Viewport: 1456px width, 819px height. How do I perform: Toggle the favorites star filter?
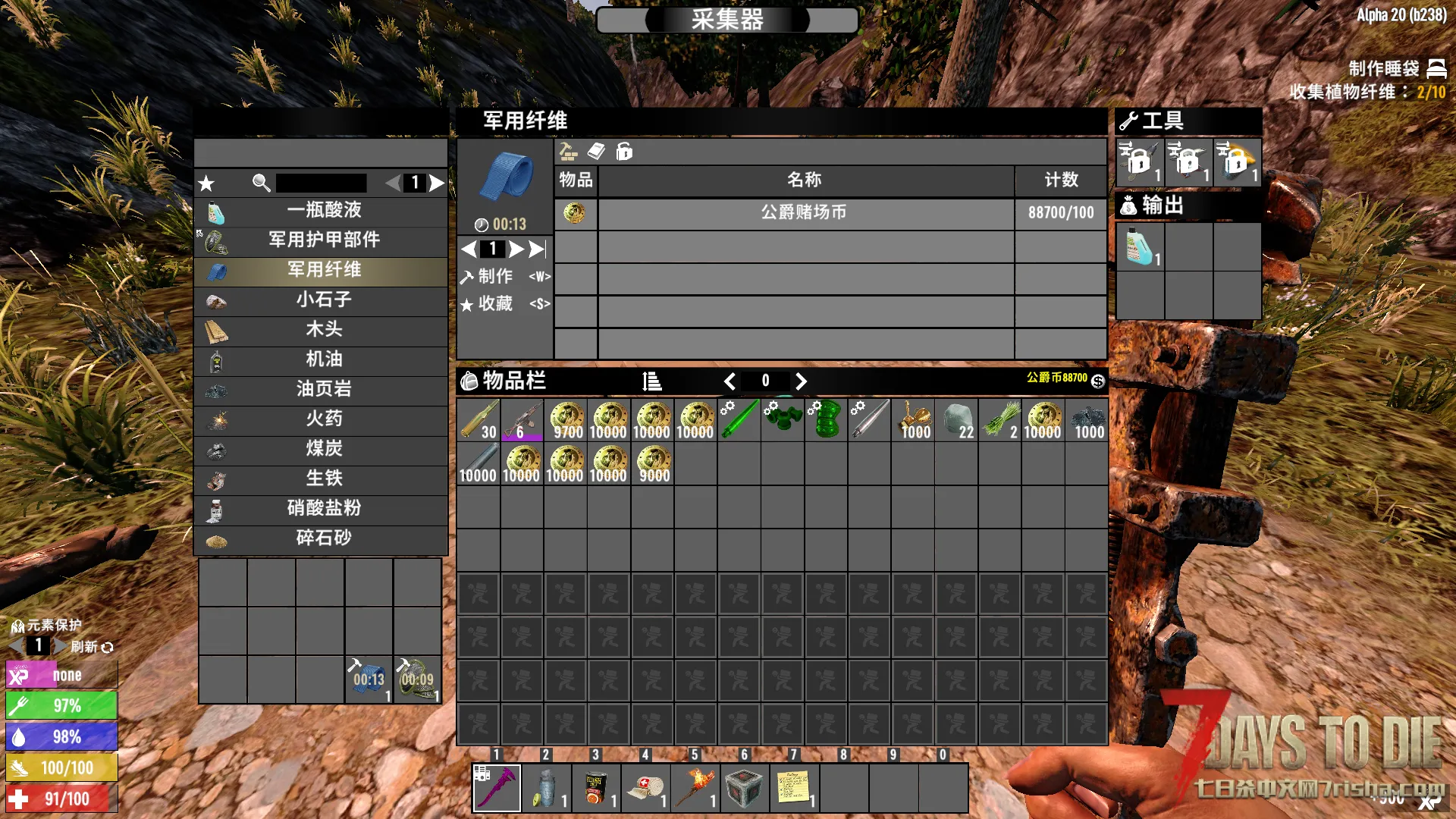(x=206, y=184)
